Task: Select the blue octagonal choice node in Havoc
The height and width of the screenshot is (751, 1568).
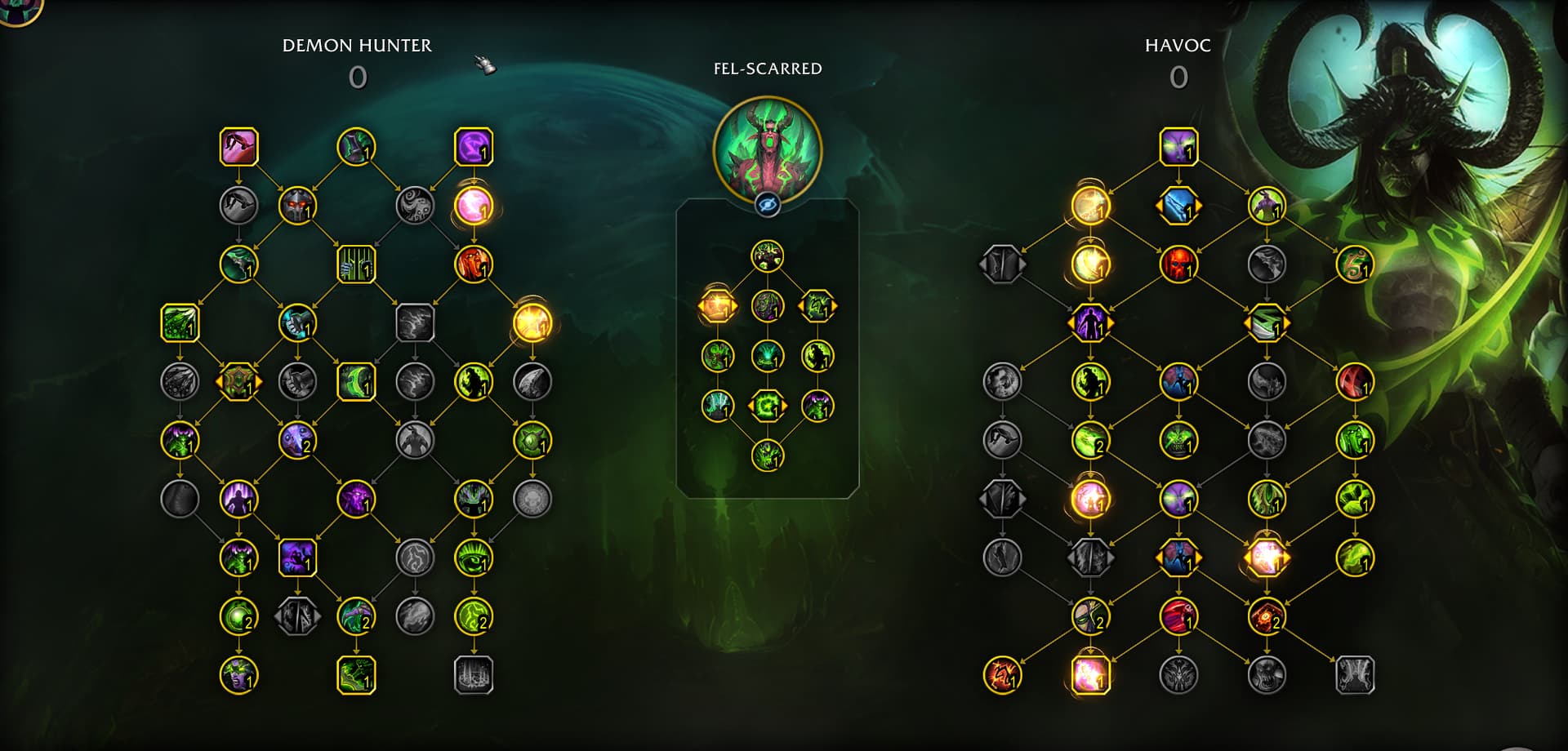Action: 1178,206
